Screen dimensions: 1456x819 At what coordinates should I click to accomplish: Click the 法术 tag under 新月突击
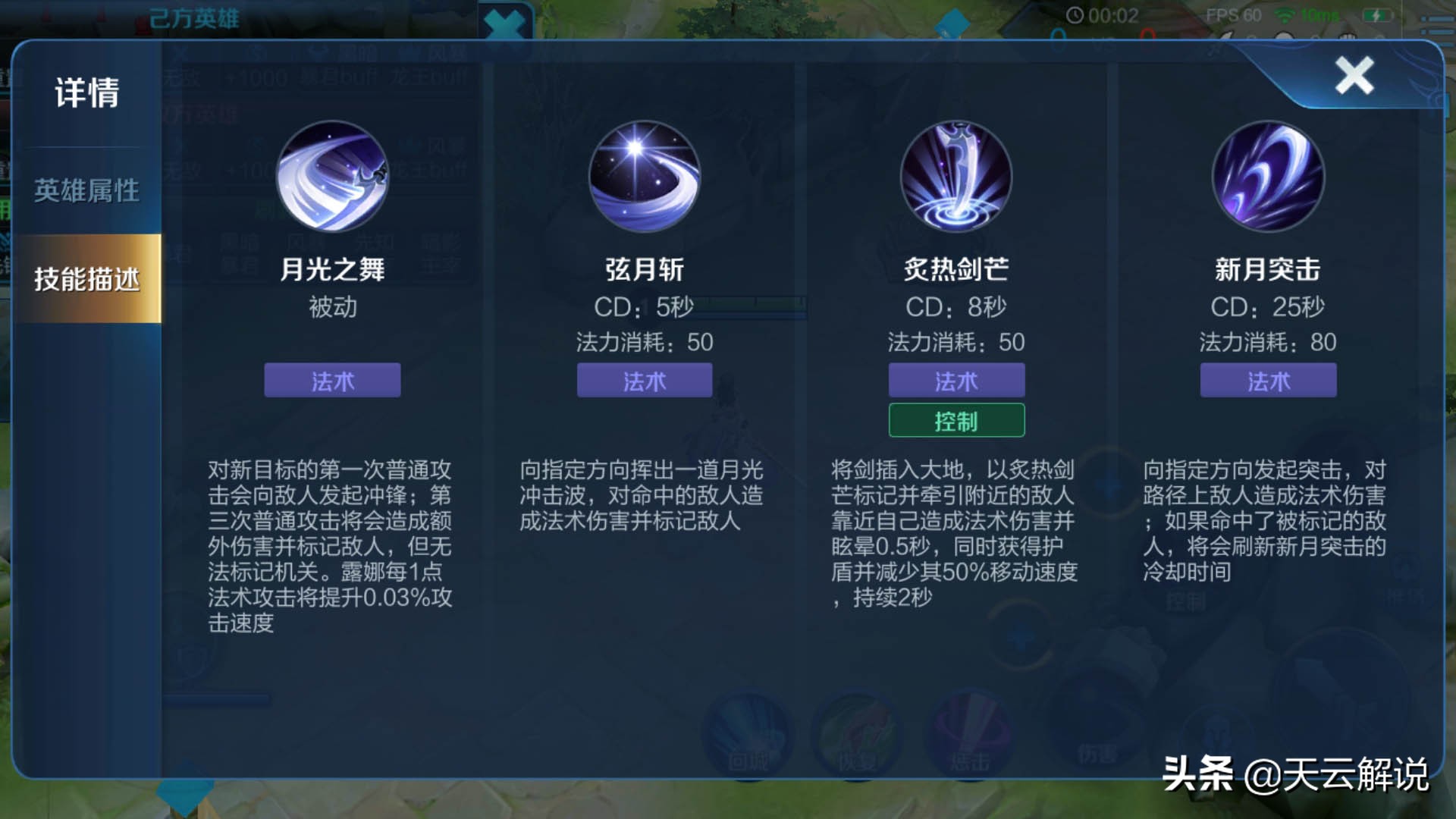[x=1268, y=381]
